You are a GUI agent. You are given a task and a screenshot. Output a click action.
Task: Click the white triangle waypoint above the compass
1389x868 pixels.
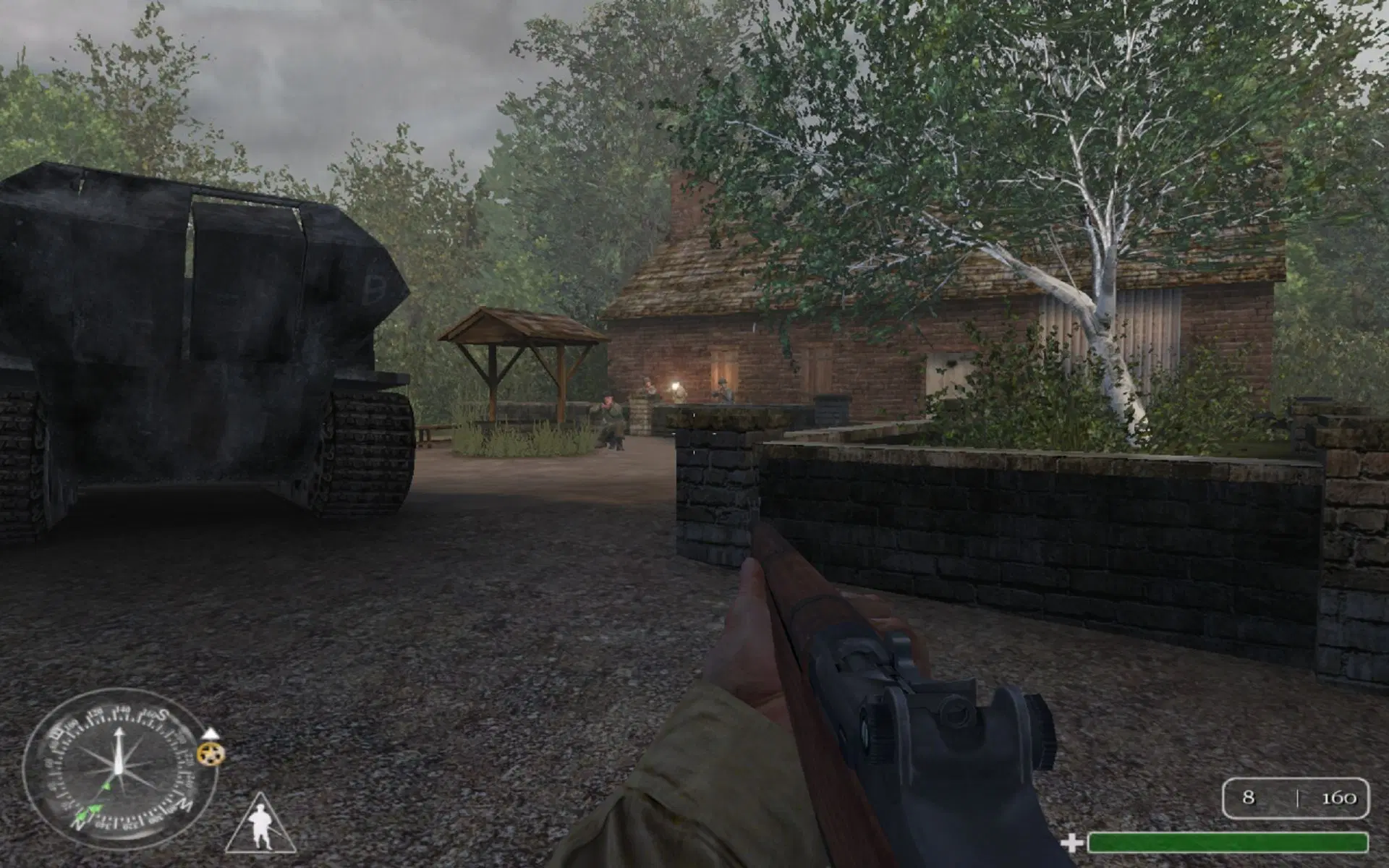(211, 733)
